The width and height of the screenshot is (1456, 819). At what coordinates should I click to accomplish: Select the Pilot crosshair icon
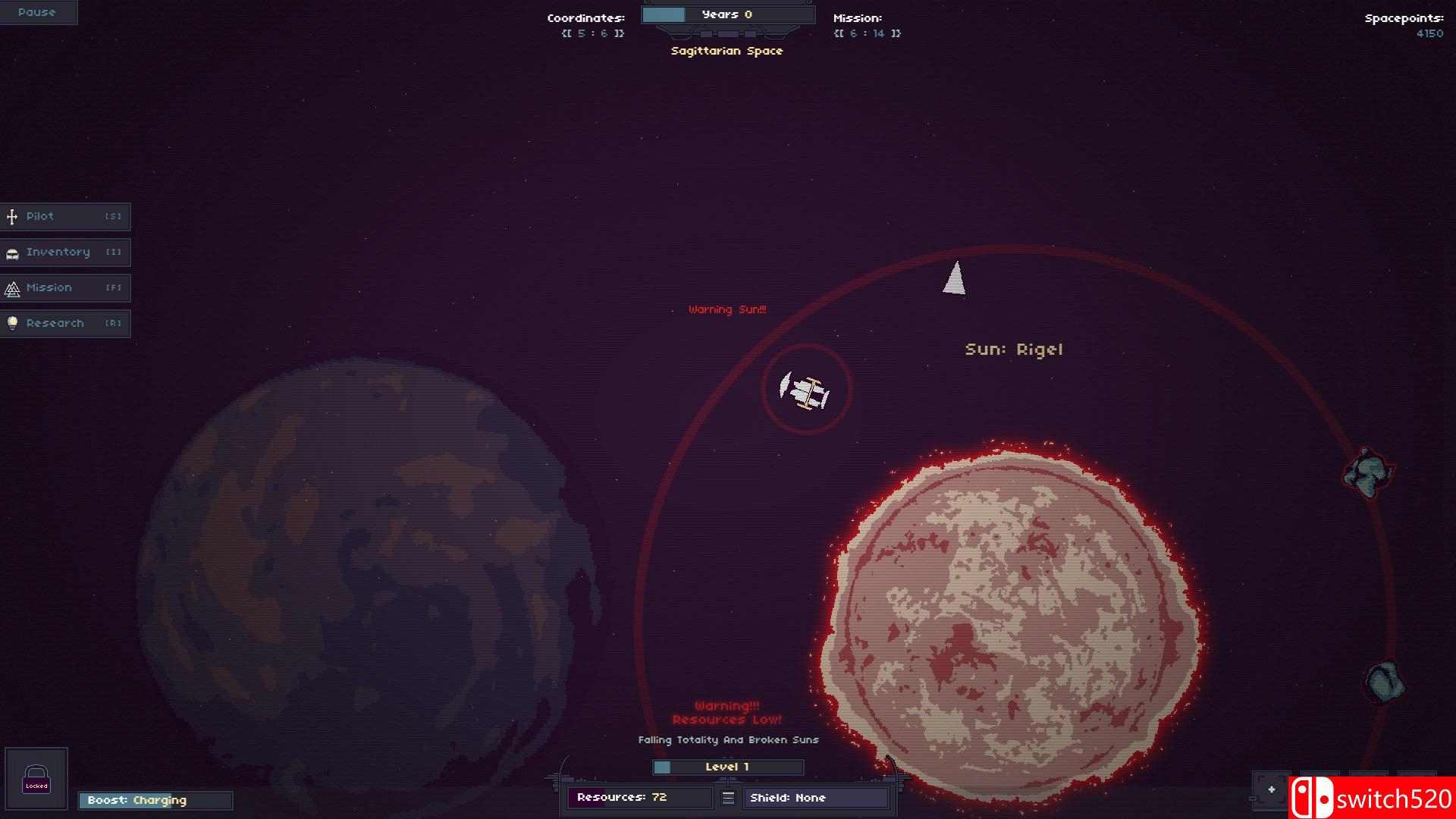coord(12,216)
